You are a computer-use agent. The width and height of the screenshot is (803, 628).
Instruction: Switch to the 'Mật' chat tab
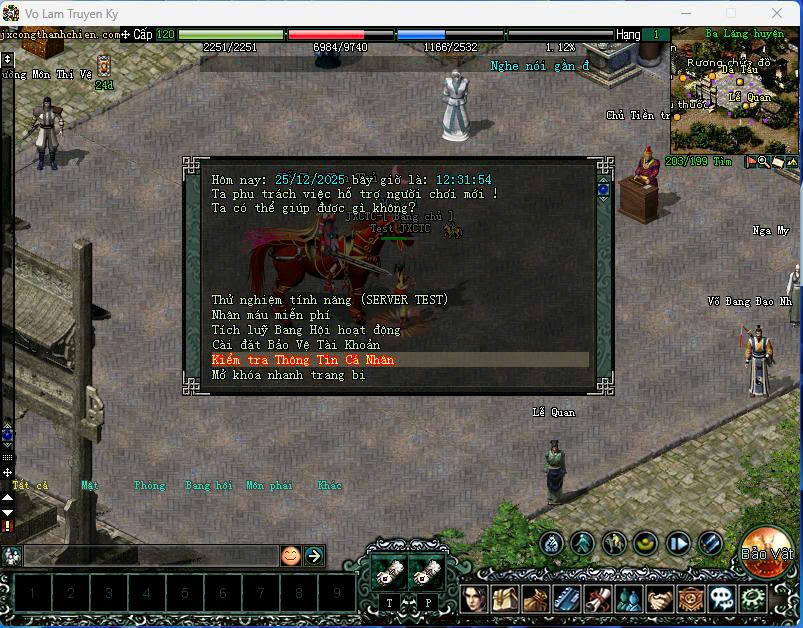[x=90, y=486]
